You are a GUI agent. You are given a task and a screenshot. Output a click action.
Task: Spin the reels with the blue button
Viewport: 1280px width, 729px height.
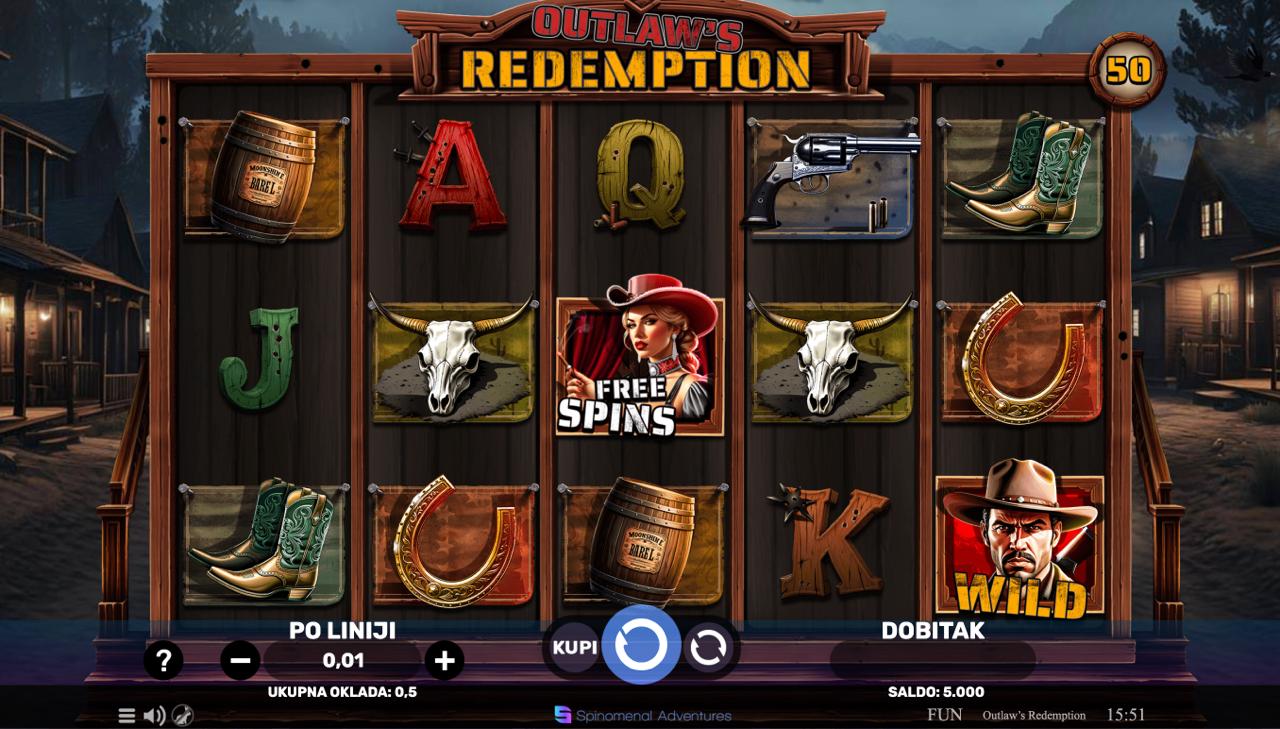coord(641,645)
